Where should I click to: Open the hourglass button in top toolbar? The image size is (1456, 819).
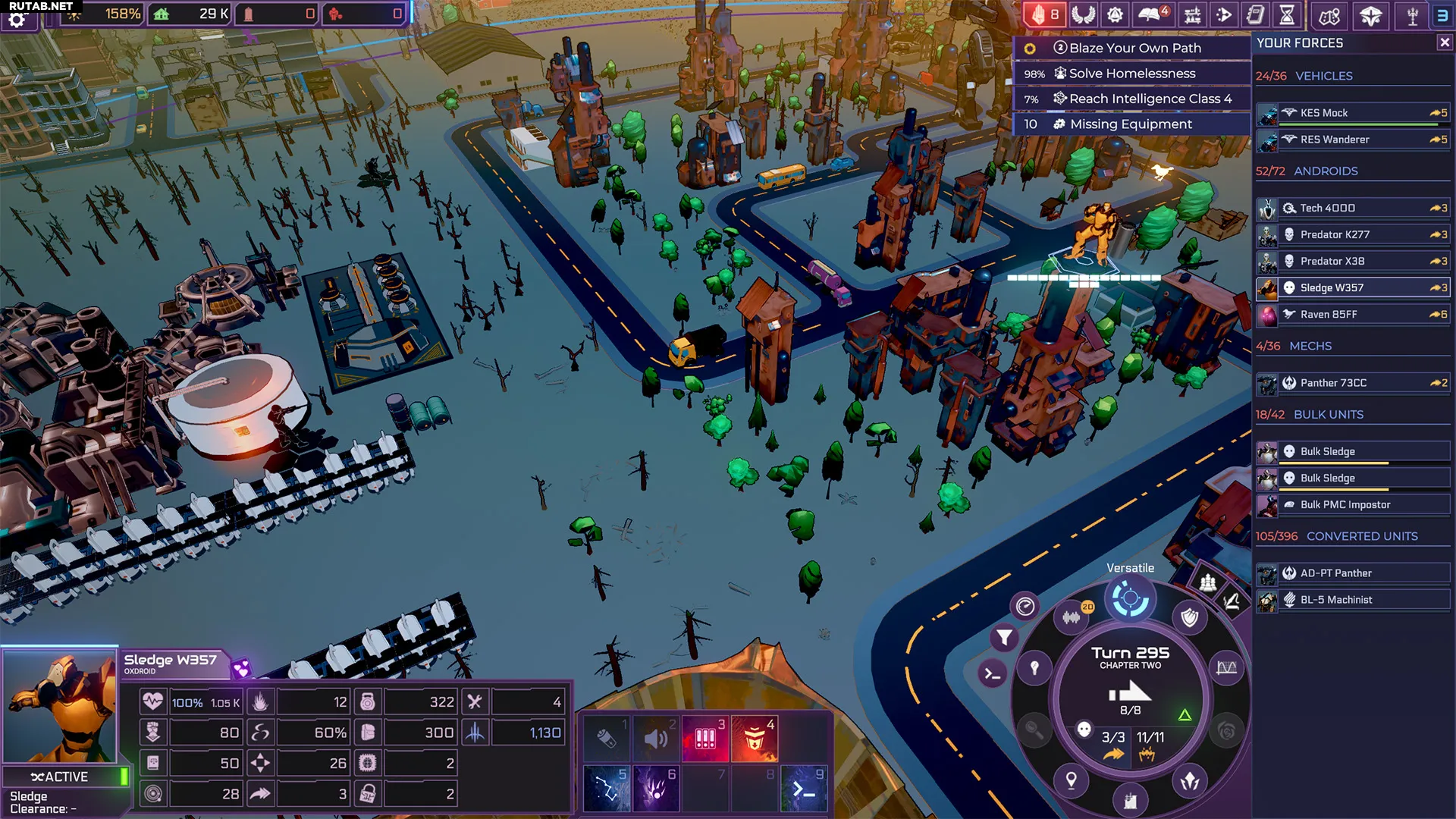click(1287, 15)
